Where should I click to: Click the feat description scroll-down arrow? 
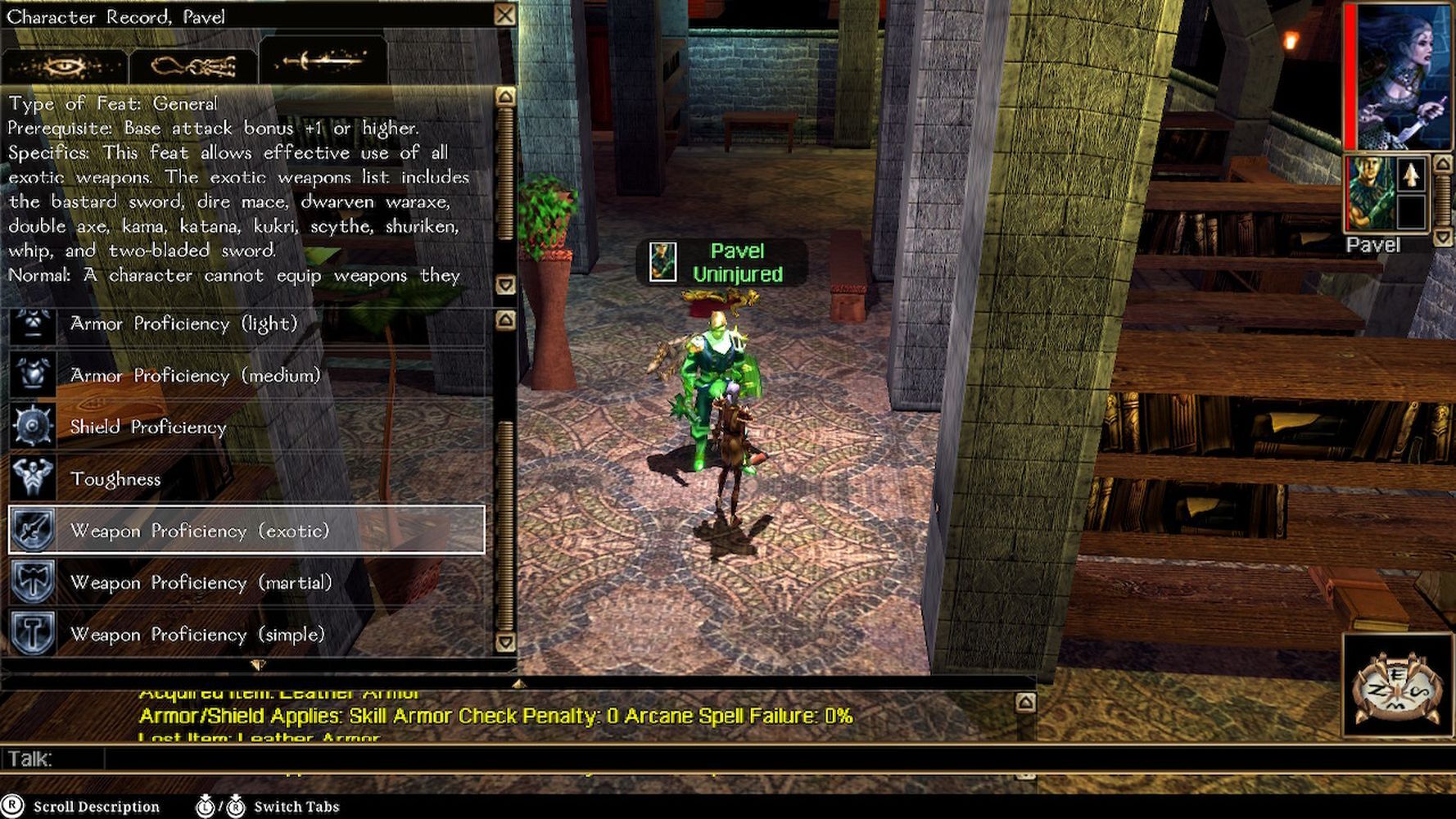click(505, 285)
